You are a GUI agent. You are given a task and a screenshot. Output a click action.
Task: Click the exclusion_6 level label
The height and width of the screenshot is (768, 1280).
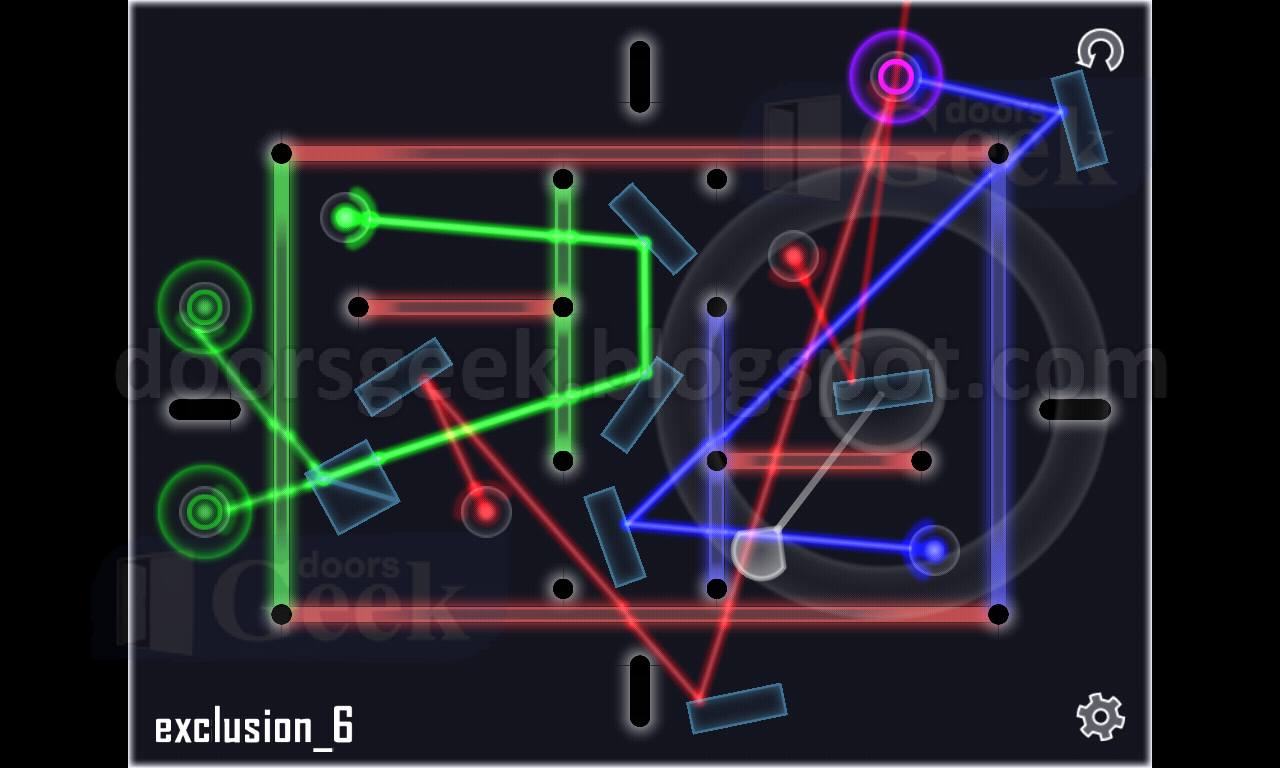pos(255,727)
